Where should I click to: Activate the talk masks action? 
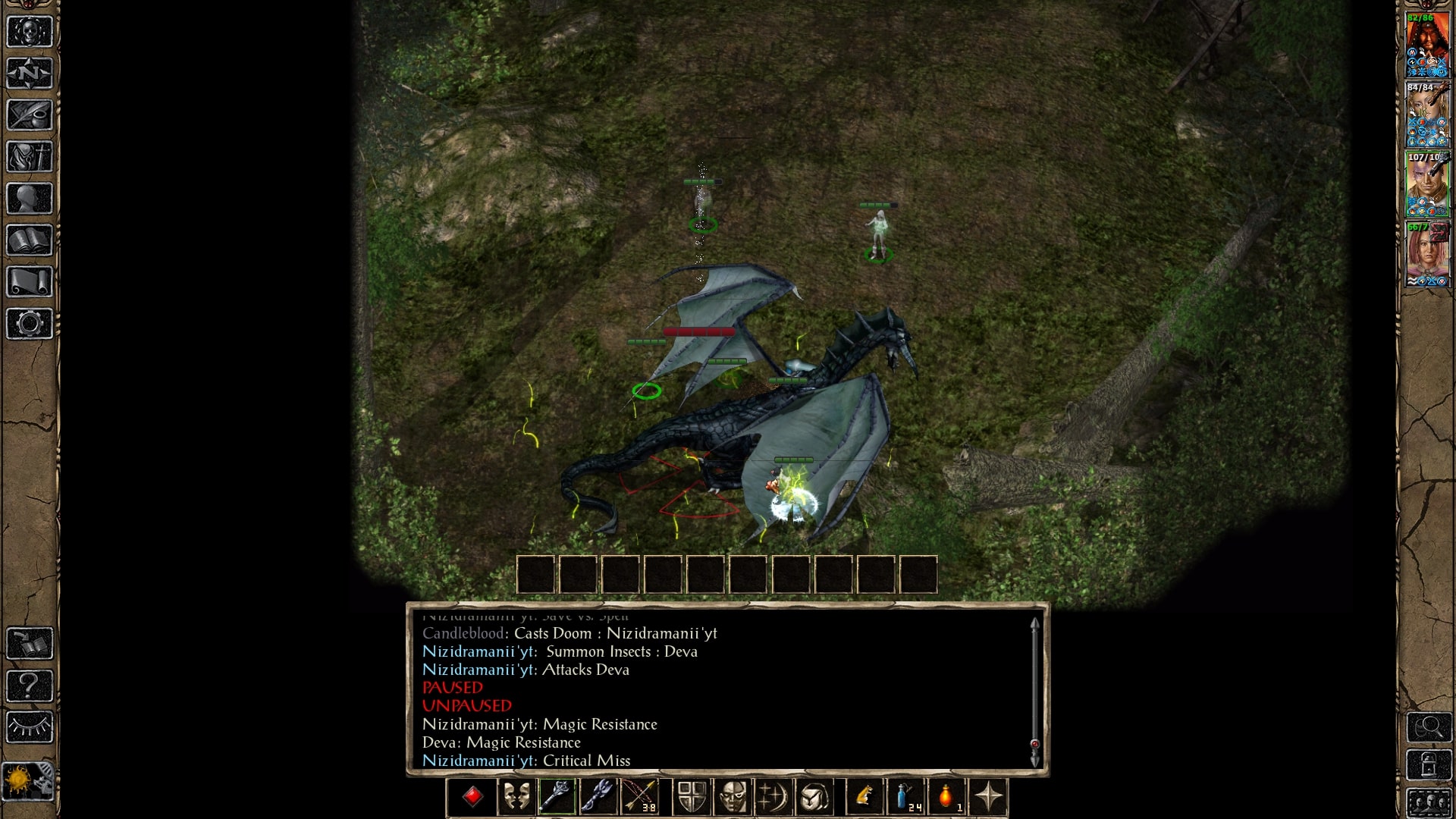(x=516, y=797)
